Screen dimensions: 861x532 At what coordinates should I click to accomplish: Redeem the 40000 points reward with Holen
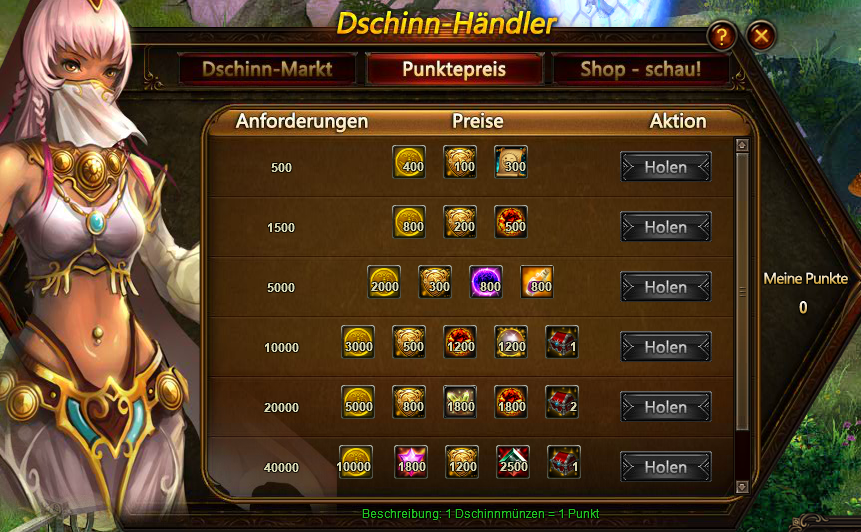tap(665, 467)
